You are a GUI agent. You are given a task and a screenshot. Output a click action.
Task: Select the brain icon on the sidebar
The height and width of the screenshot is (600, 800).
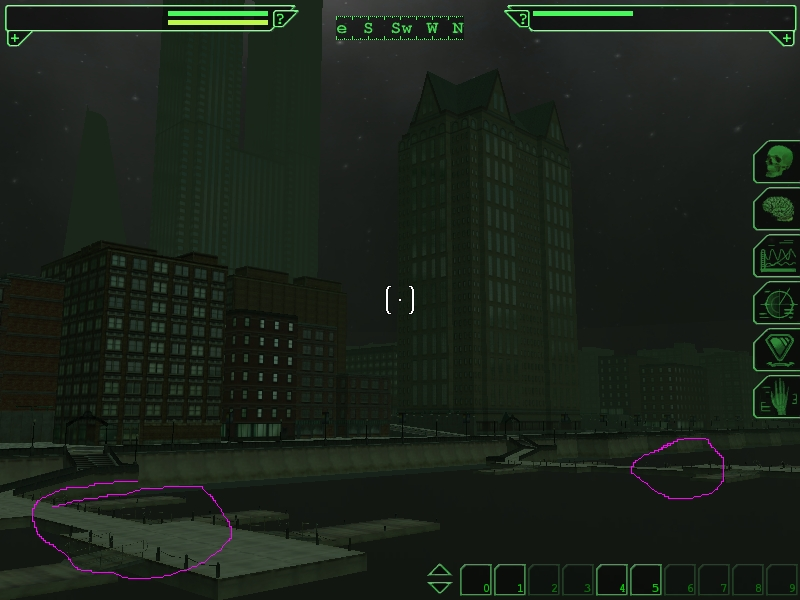pyautogui.click(x=778, y=209)
